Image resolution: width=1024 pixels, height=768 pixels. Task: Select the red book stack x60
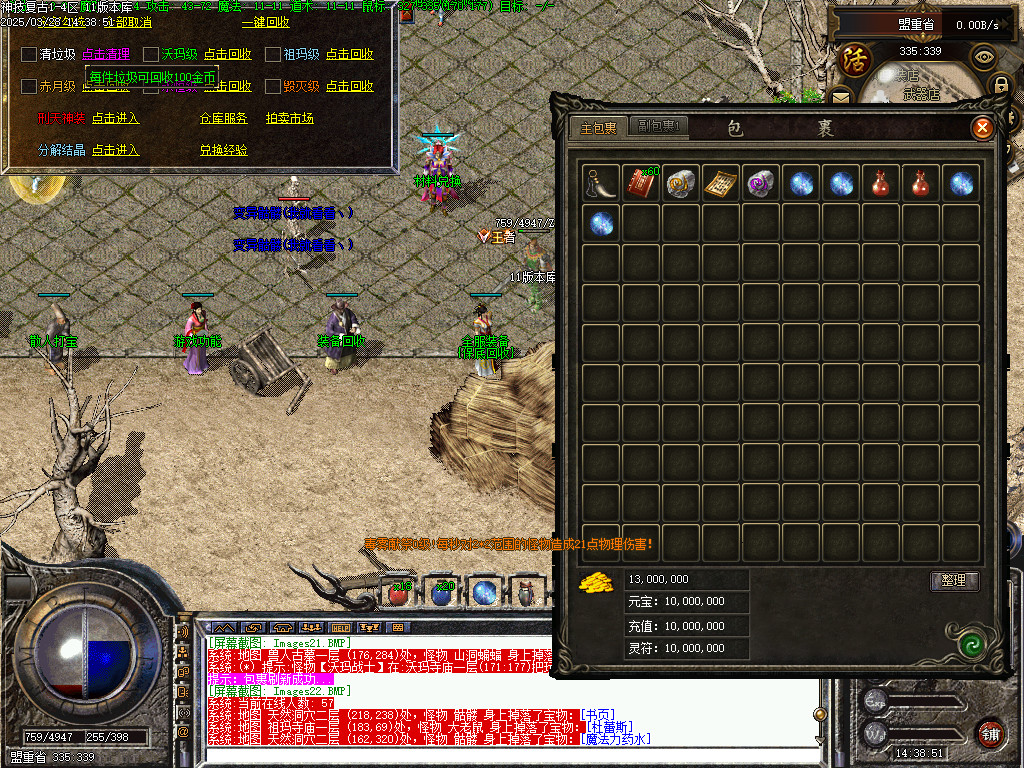click(x=640, y=183)
